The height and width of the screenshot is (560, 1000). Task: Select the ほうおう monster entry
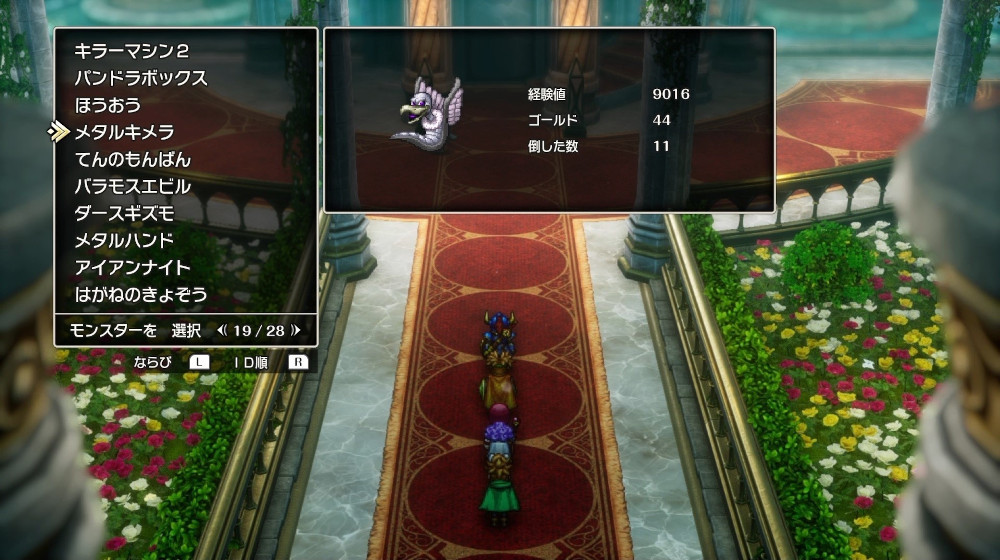[107, 105]
